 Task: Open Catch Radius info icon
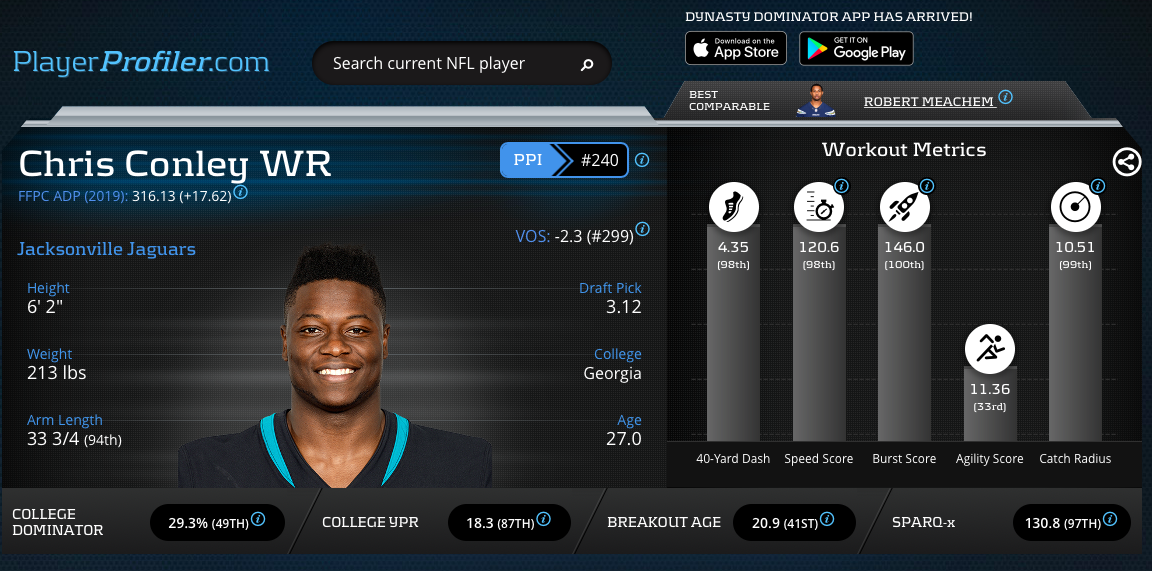(1098, 186)
